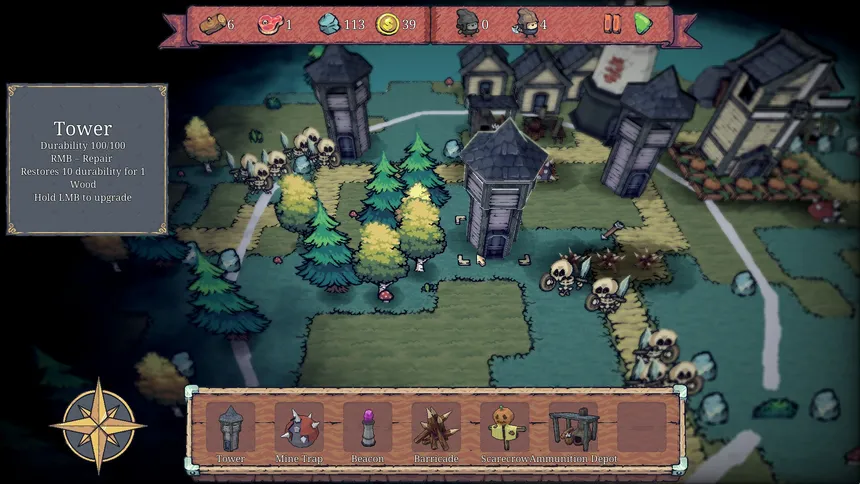The image size is (860, 484).
Task: Choose the Scarecrow from the build bar
Action: [x=504, y=427]
